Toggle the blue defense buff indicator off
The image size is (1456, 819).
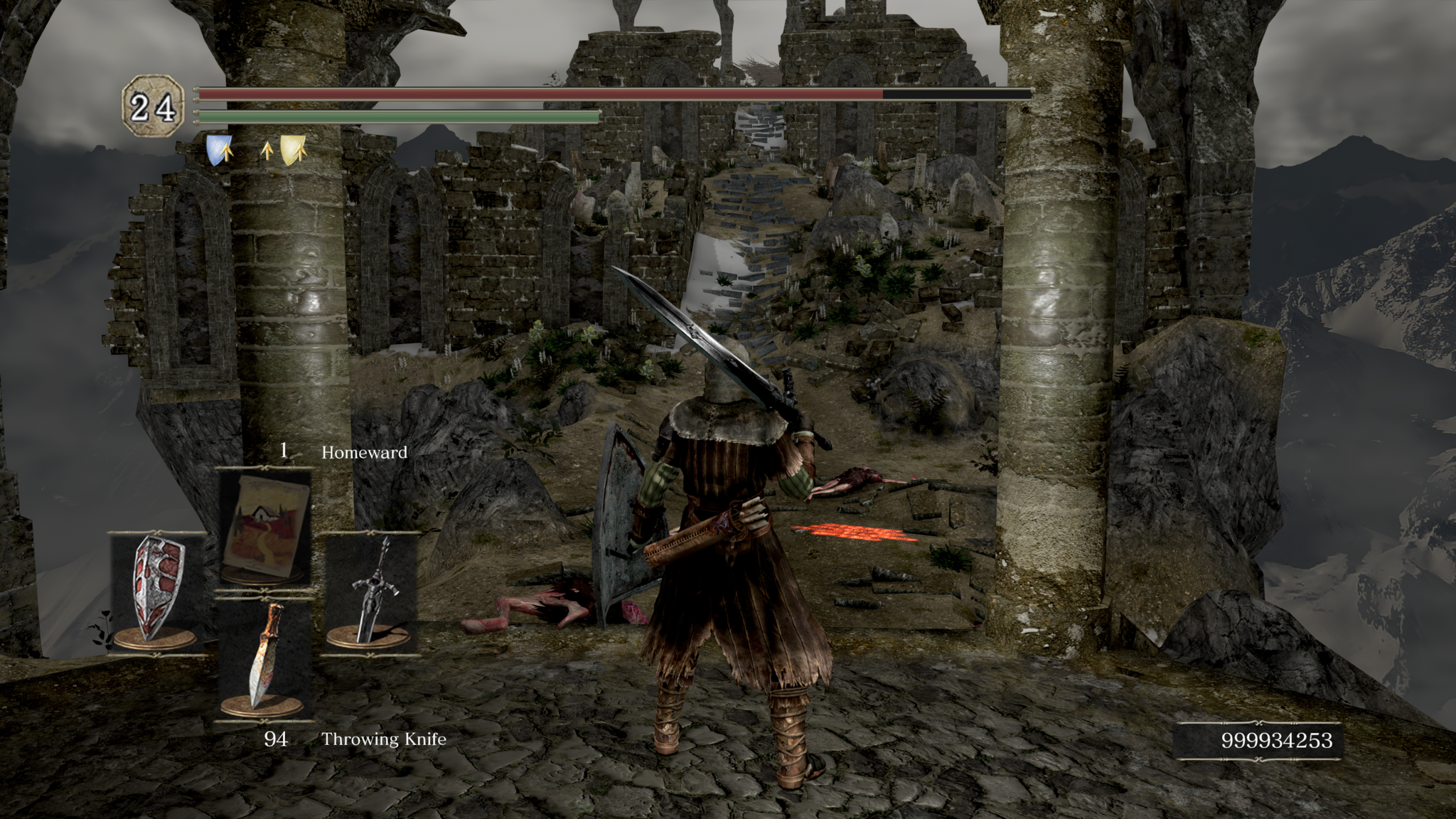tap(219, 151)
